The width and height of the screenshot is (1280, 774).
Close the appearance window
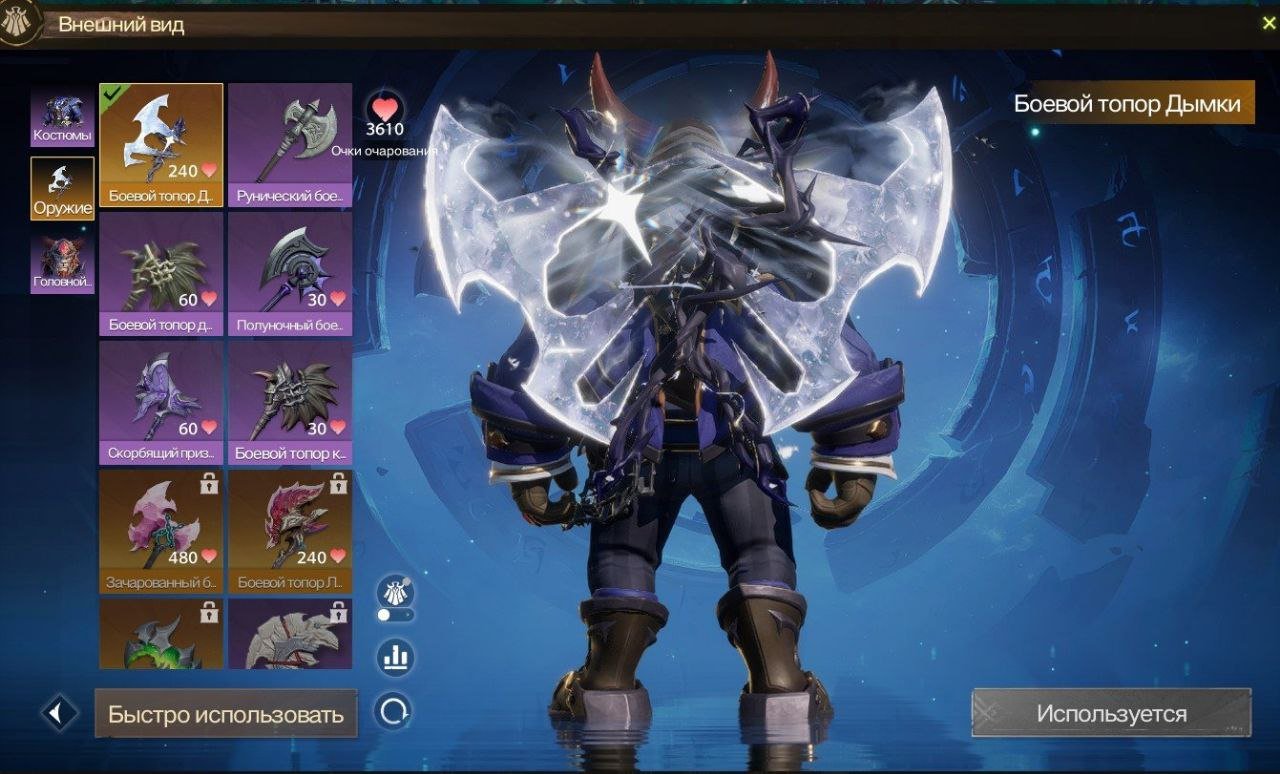pyautogui.click(x=1268, y=24)
